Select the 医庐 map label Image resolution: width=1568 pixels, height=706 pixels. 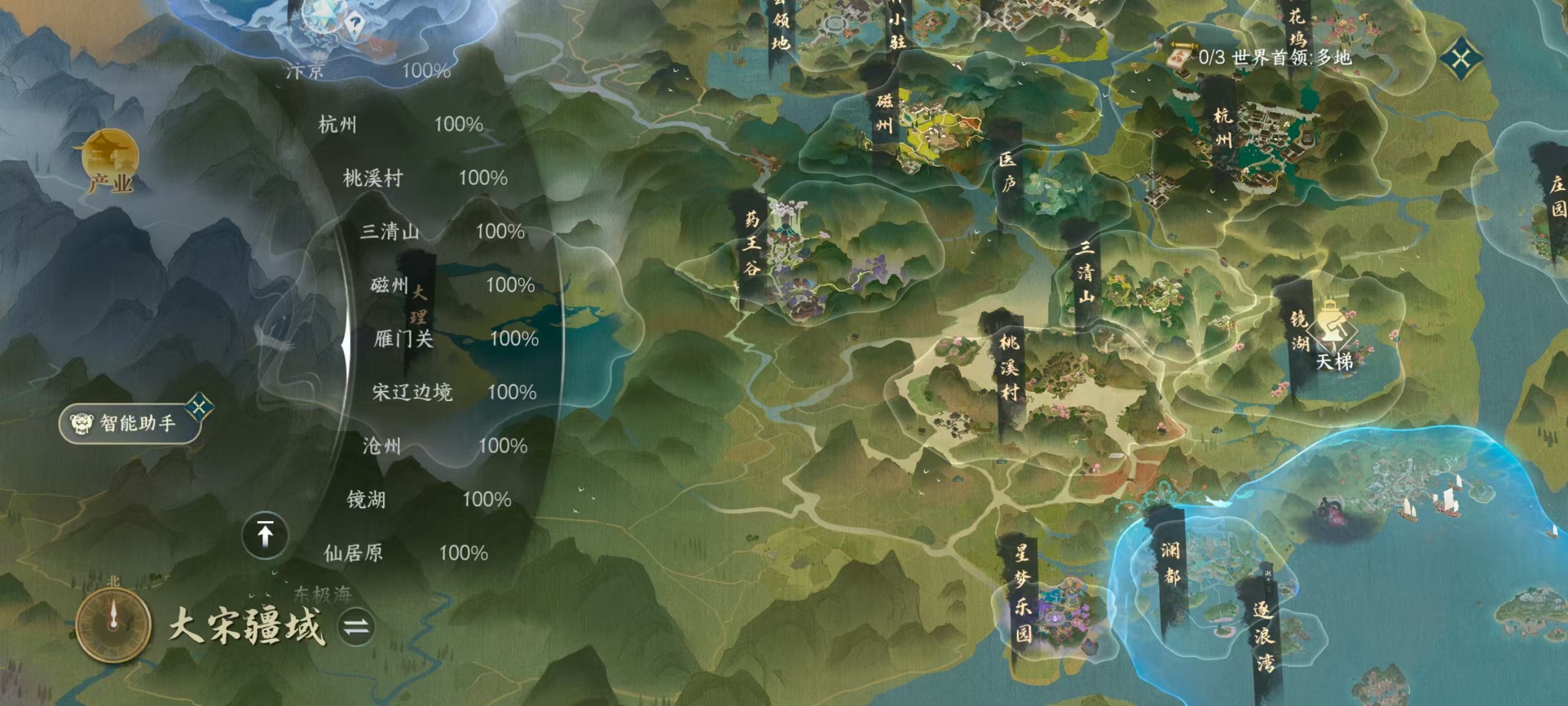point(1007,172)
